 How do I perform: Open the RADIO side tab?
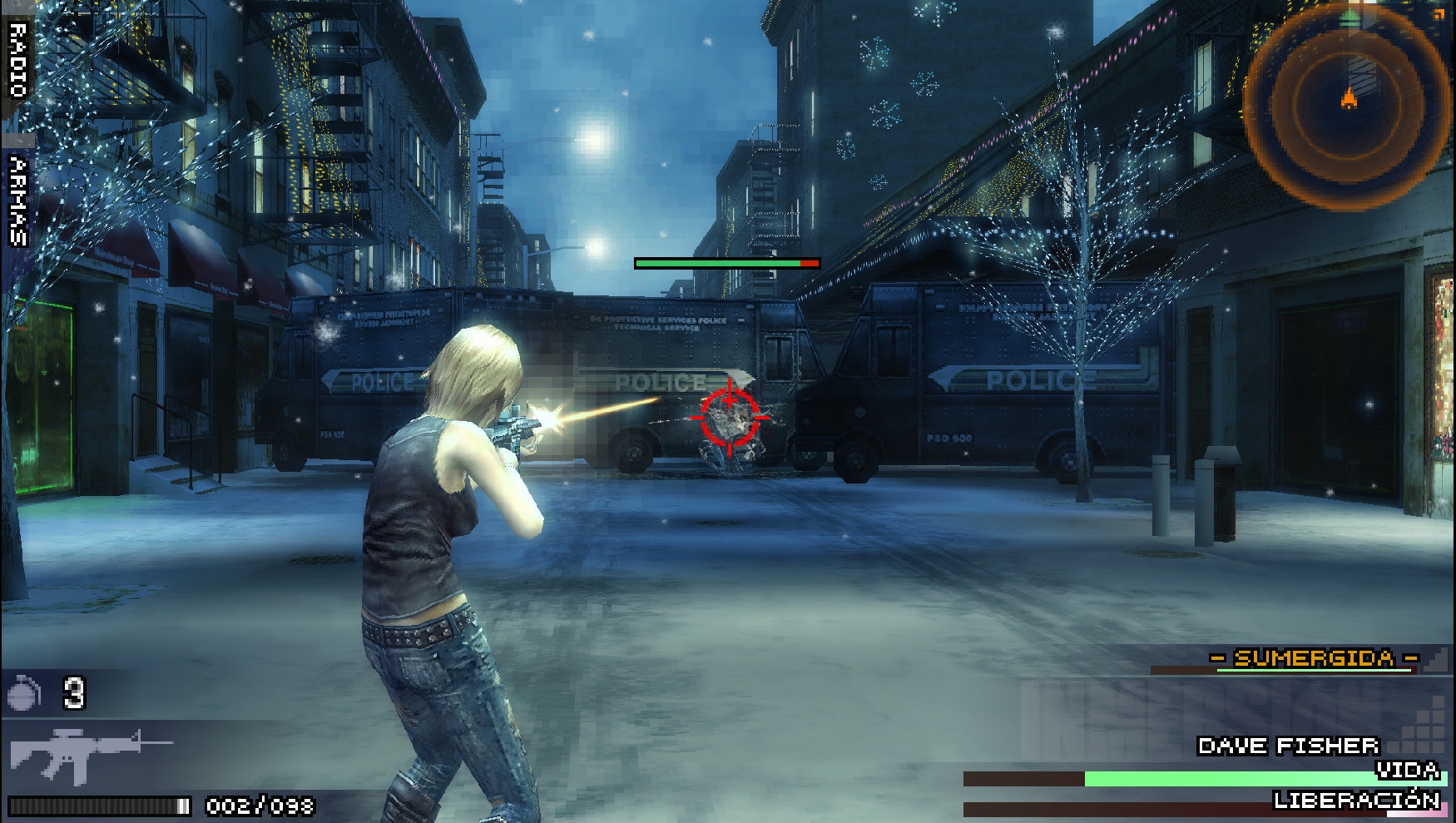pyautogui.click(x=17, y=60)
